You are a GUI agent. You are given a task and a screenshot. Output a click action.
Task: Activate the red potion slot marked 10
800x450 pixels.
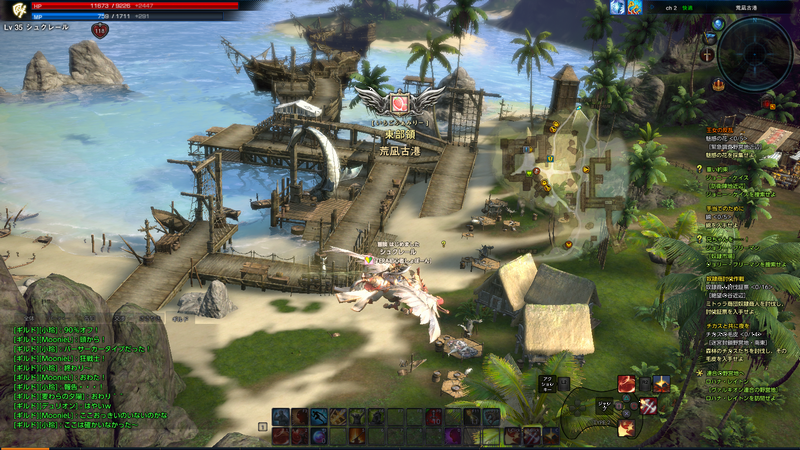click(433, 416)
